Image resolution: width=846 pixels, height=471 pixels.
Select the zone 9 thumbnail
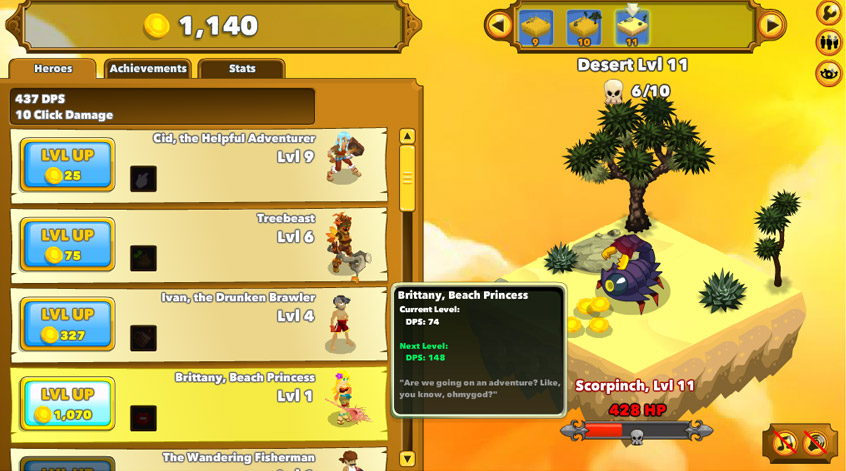pyautogui.click(x=536, y=28)
